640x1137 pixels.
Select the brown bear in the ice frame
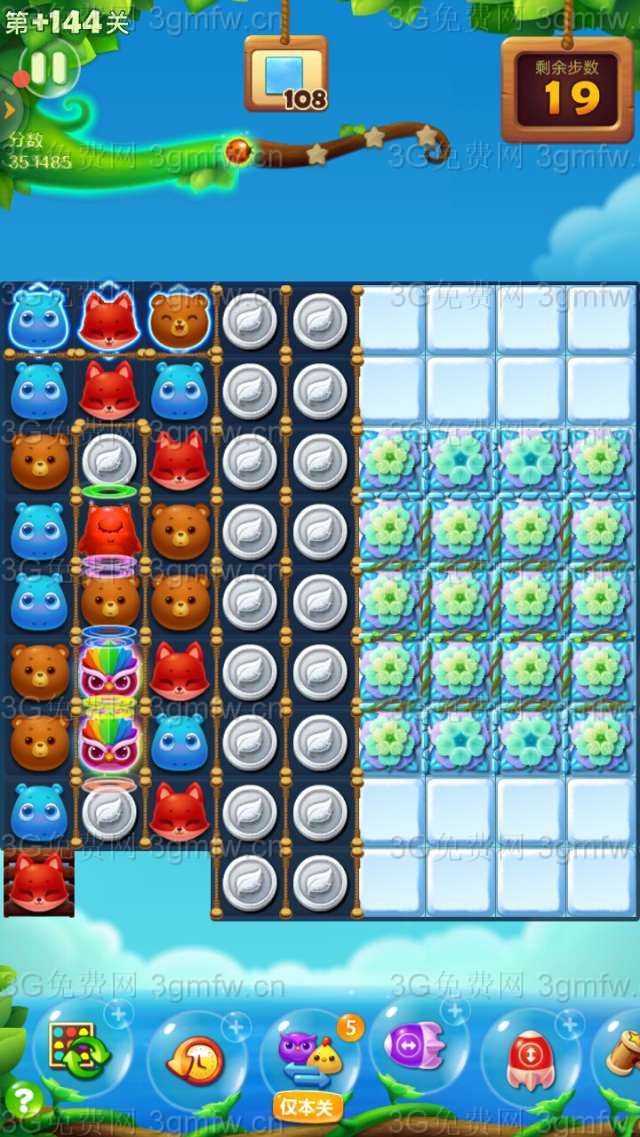pos(180,320)
